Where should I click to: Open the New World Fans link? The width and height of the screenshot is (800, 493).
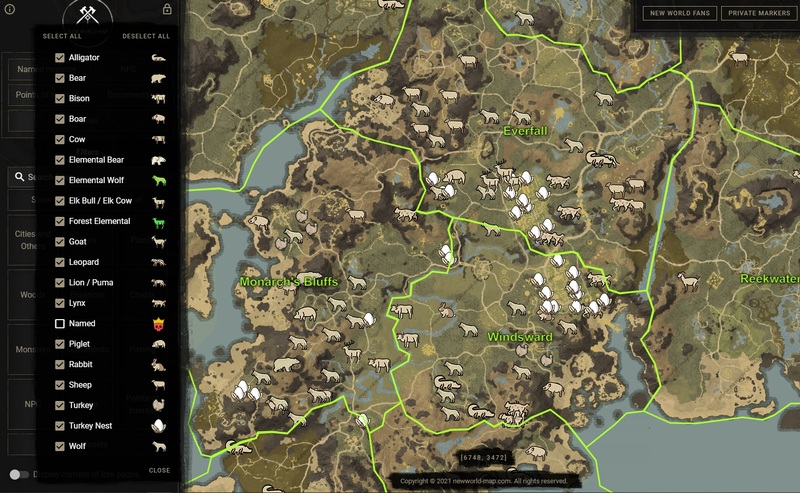point(677,13)
